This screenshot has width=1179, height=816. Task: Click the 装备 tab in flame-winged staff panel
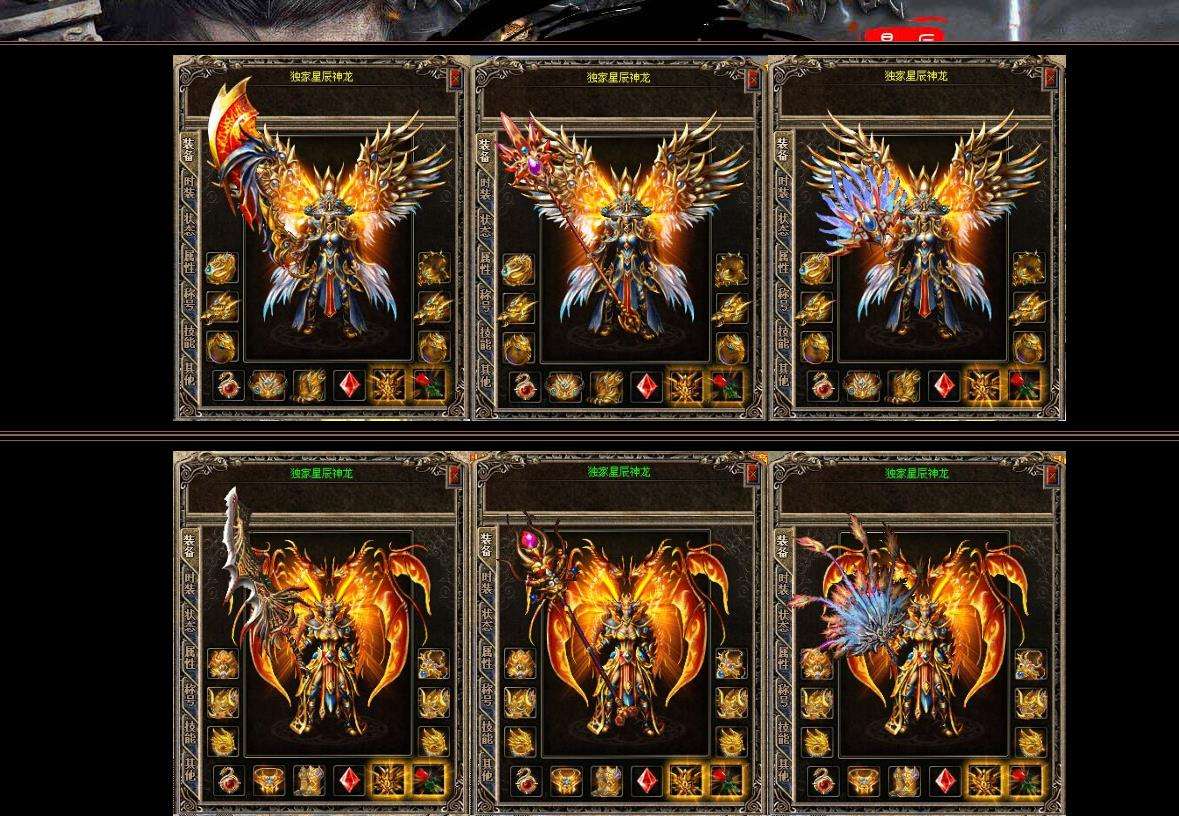[486, 545]
